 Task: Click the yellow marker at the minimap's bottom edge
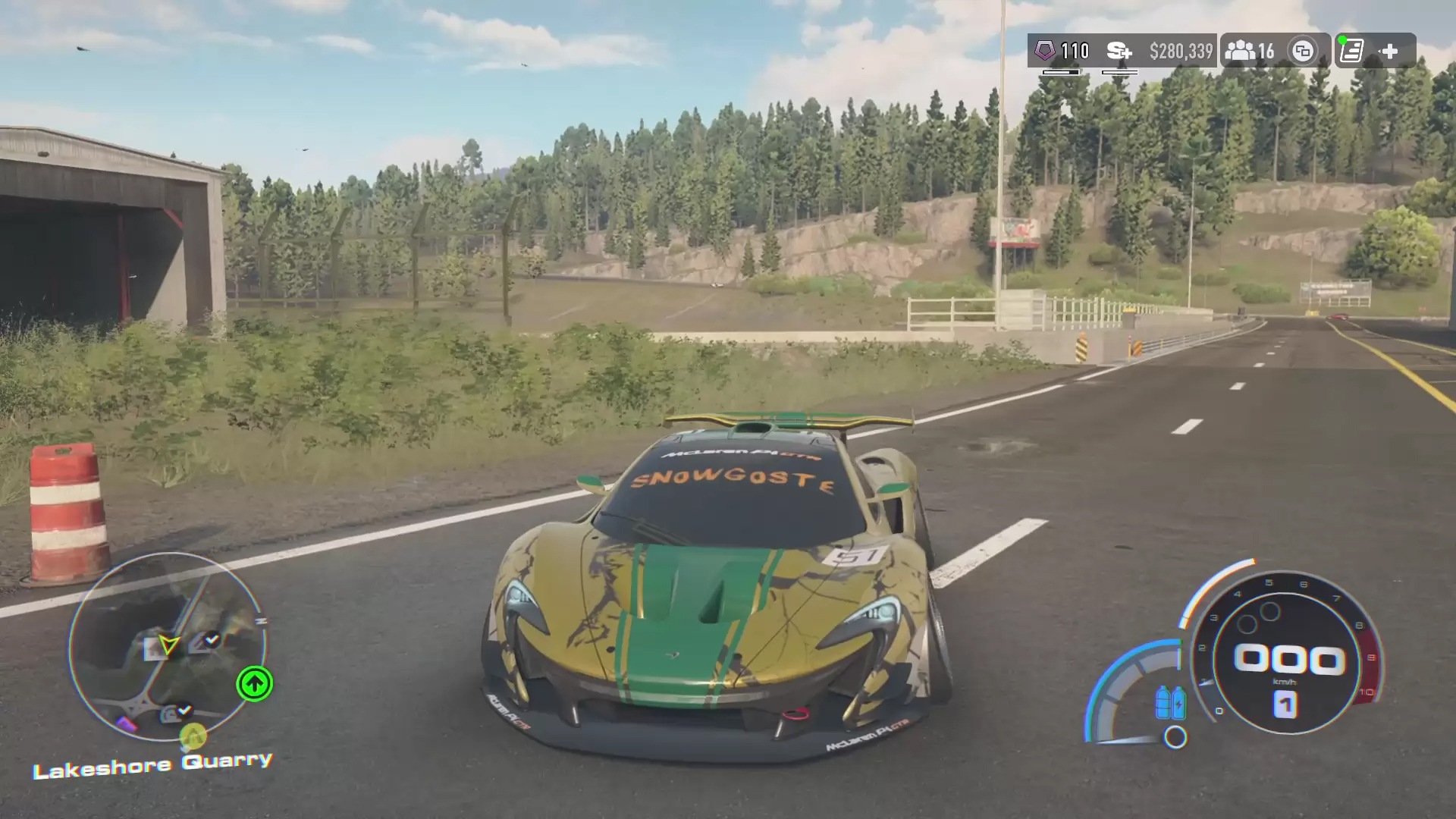[x=193, y=736]
